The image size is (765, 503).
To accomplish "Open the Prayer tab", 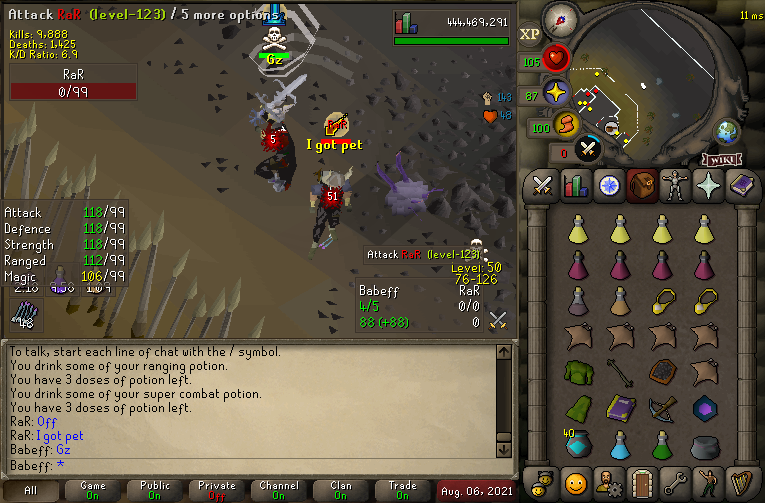I will [708, 185].
